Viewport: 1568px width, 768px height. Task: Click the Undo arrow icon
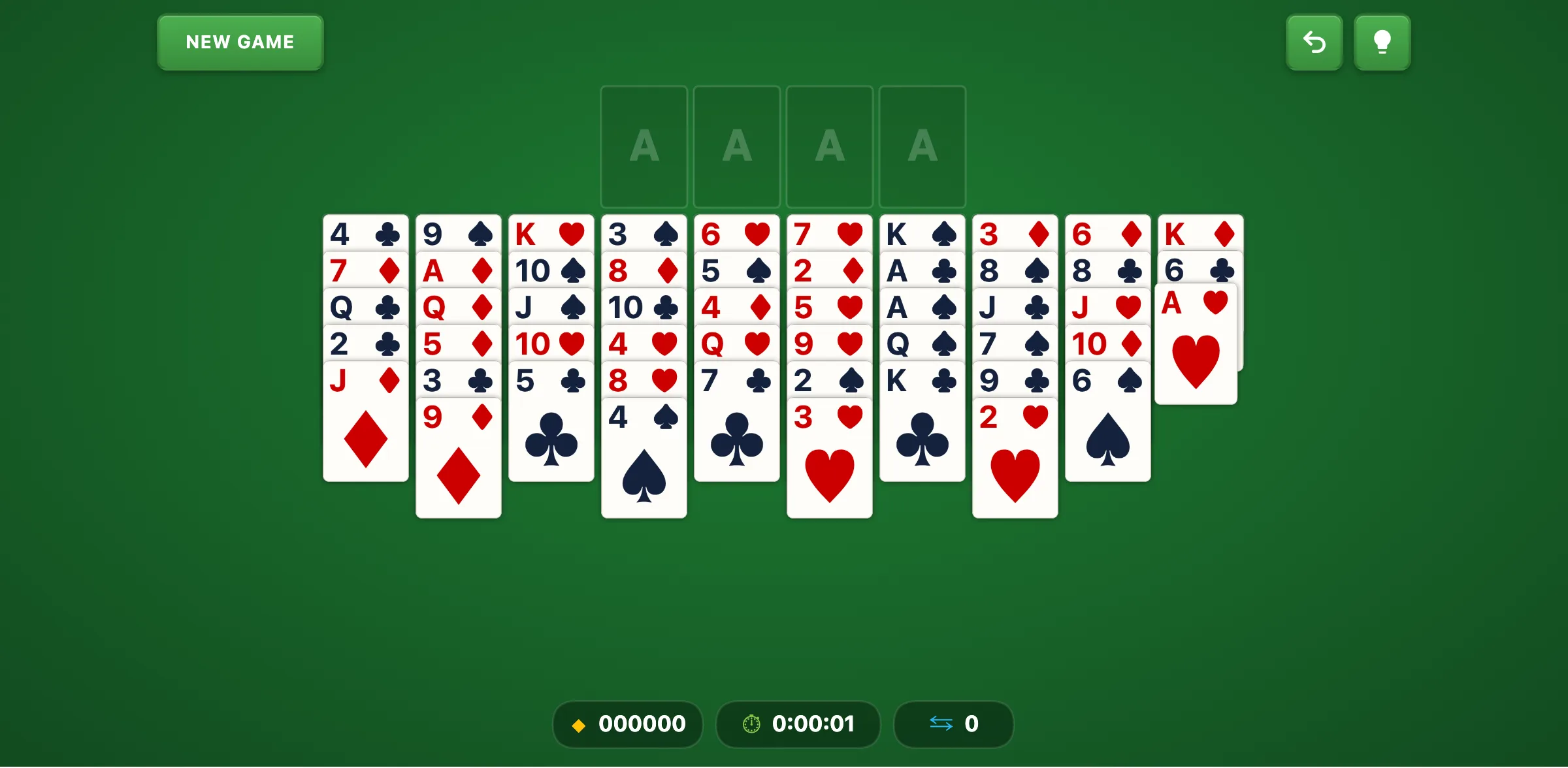click(x=1315, y=42)
